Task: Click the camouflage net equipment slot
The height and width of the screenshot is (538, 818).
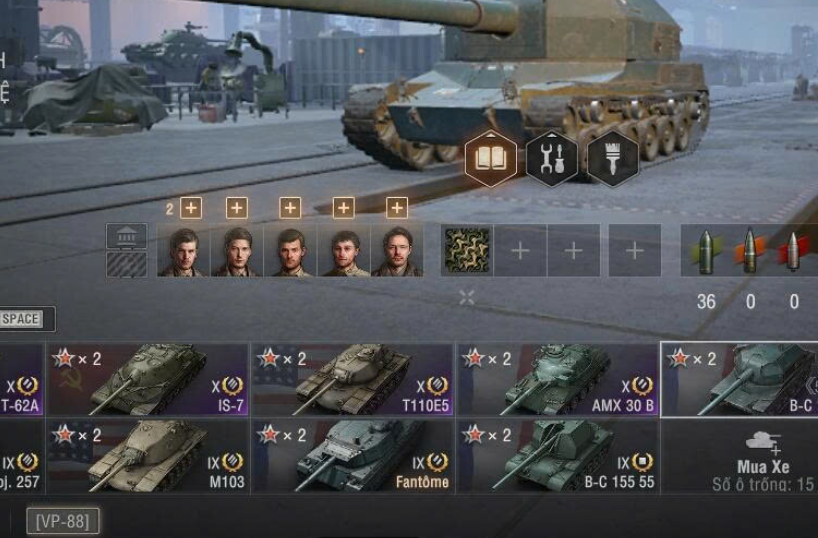Action: (x=467, y=250)
